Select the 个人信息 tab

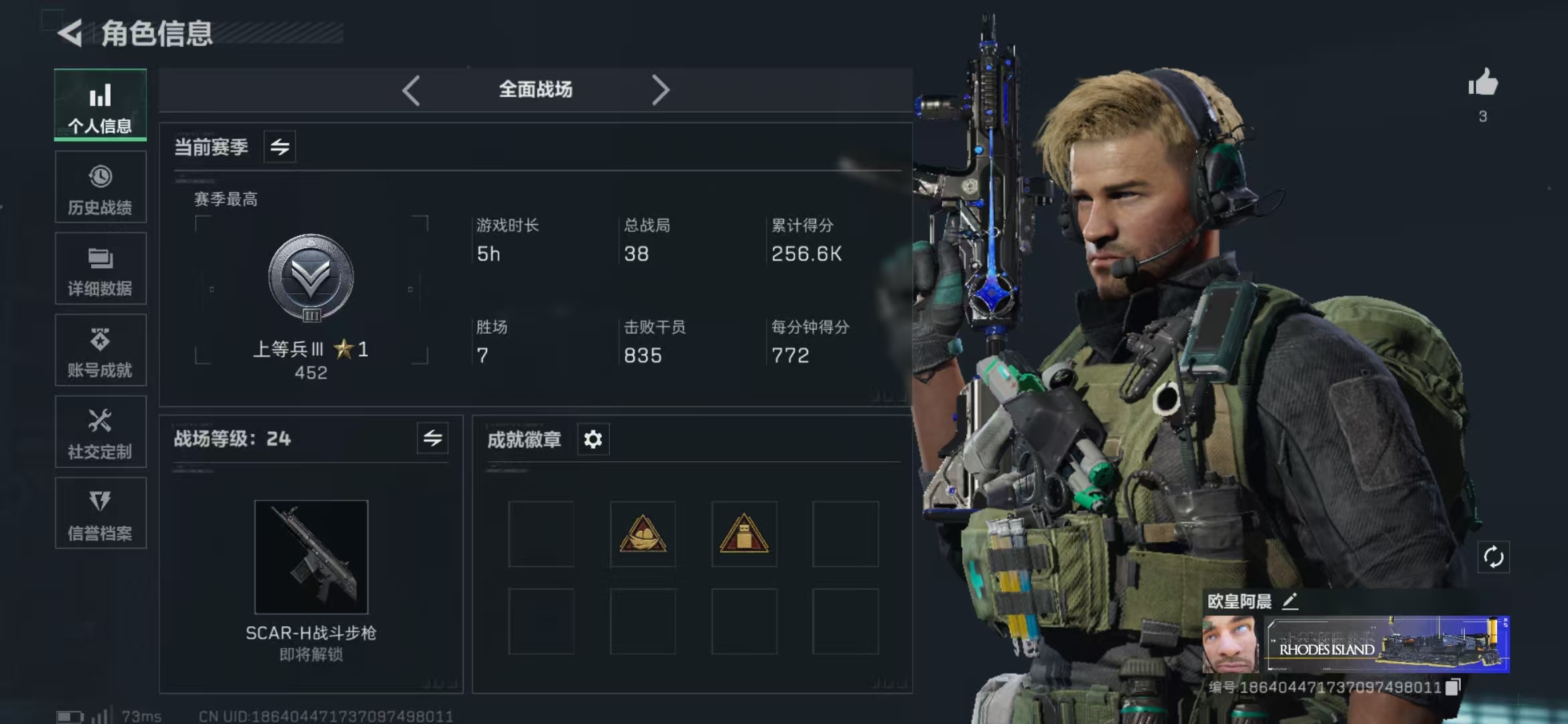[x=101, y=106]
